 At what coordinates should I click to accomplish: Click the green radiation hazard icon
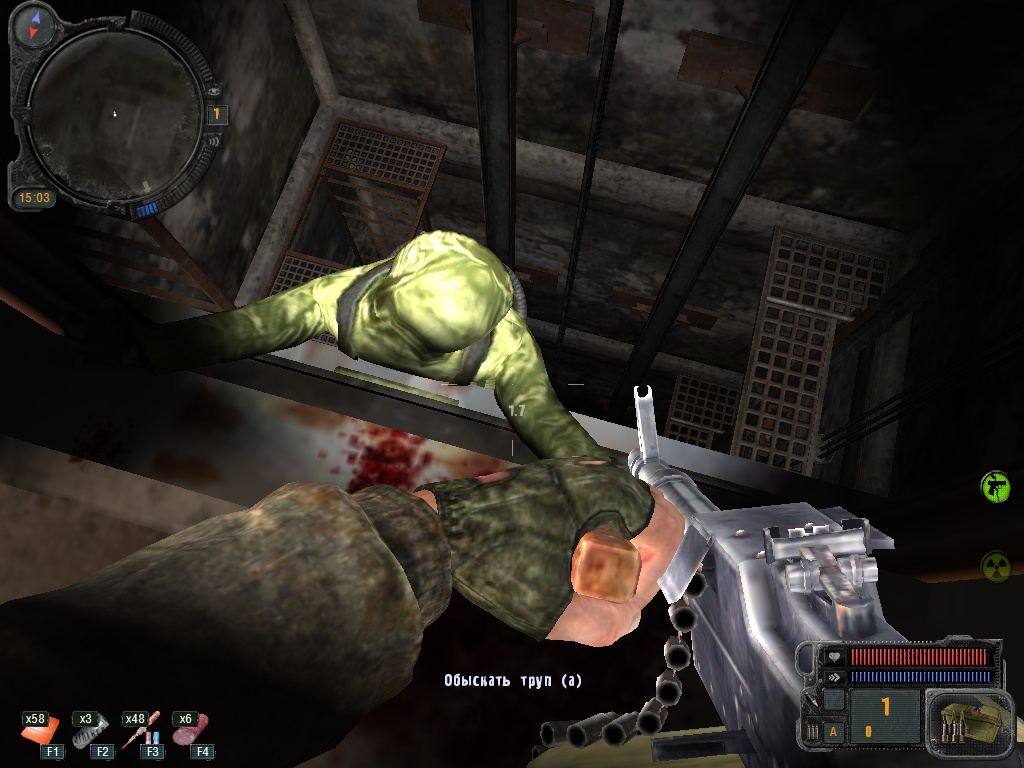pyautogui.click(x=995, y=565)
